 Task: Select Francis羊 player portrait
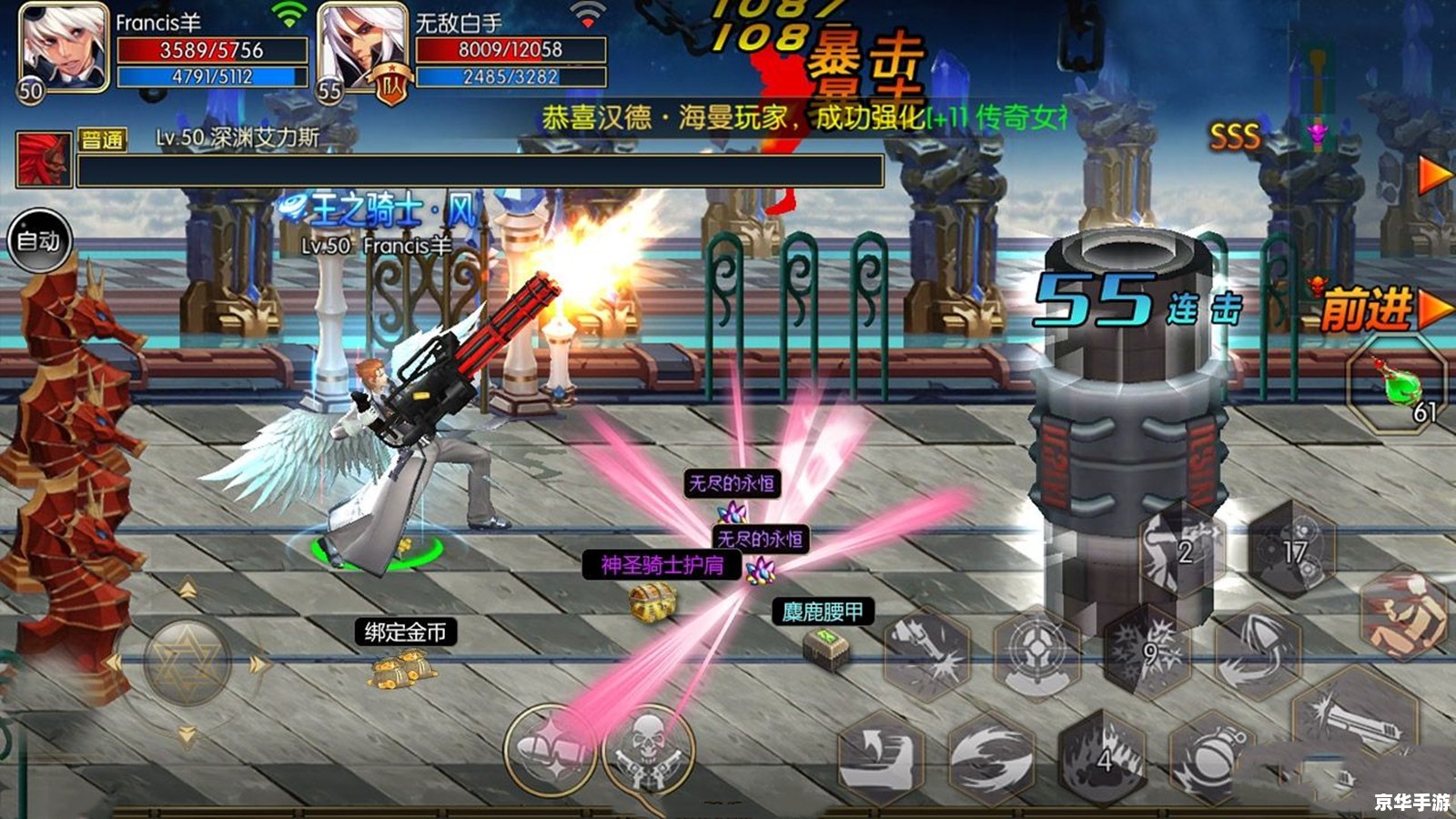point(62,47)
